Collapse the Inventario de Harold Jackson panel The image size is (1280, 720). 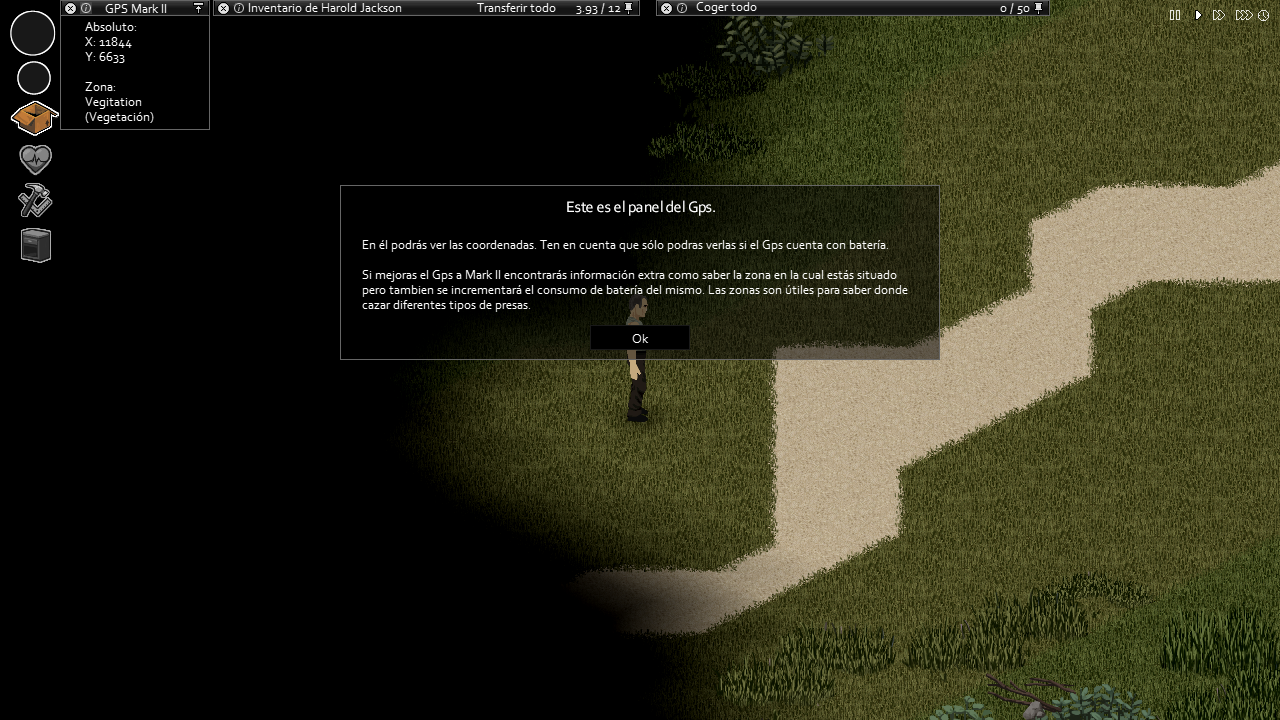point(222,7)
